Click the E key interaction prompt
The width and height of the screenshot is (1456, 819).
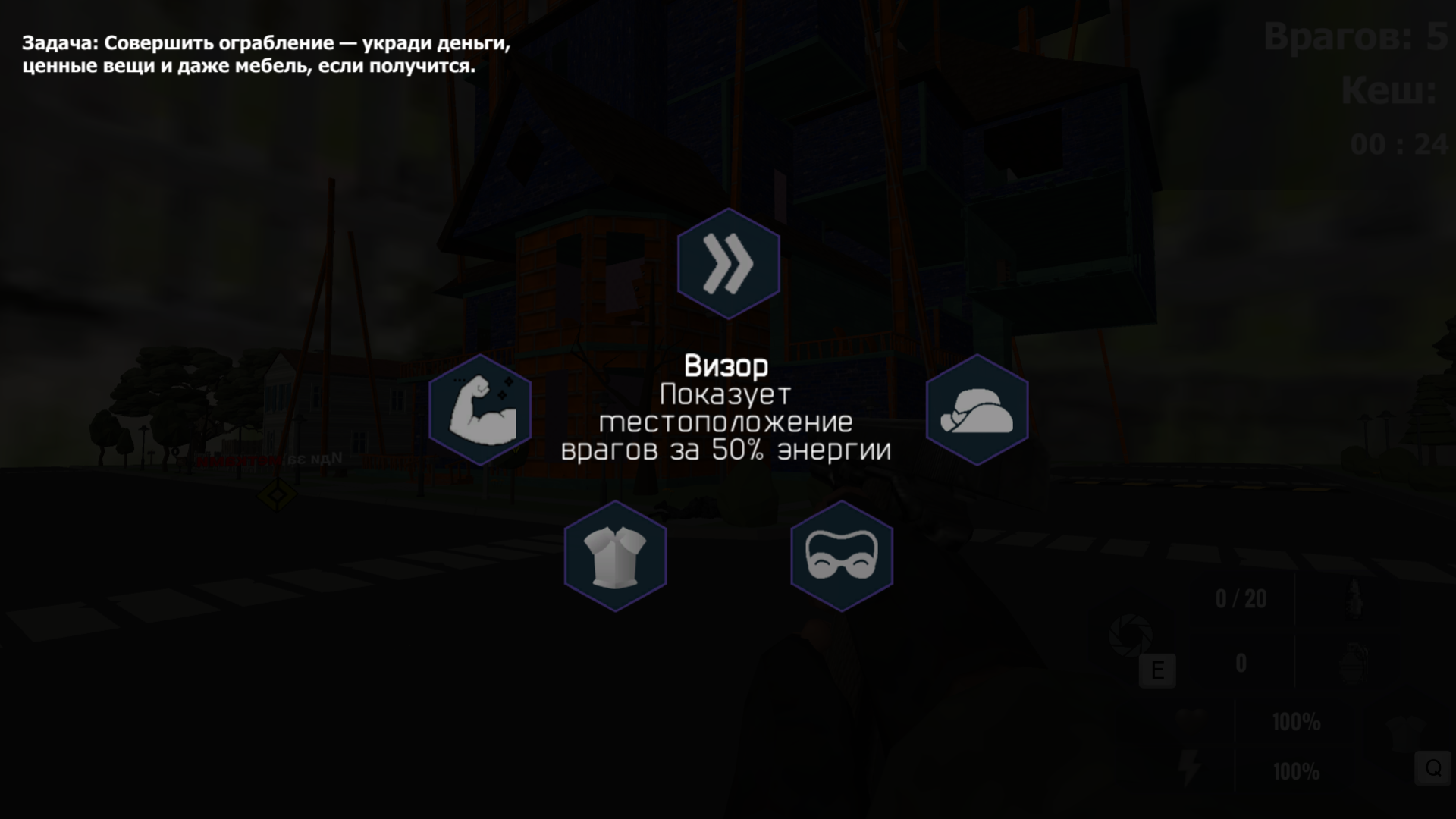1157,670
